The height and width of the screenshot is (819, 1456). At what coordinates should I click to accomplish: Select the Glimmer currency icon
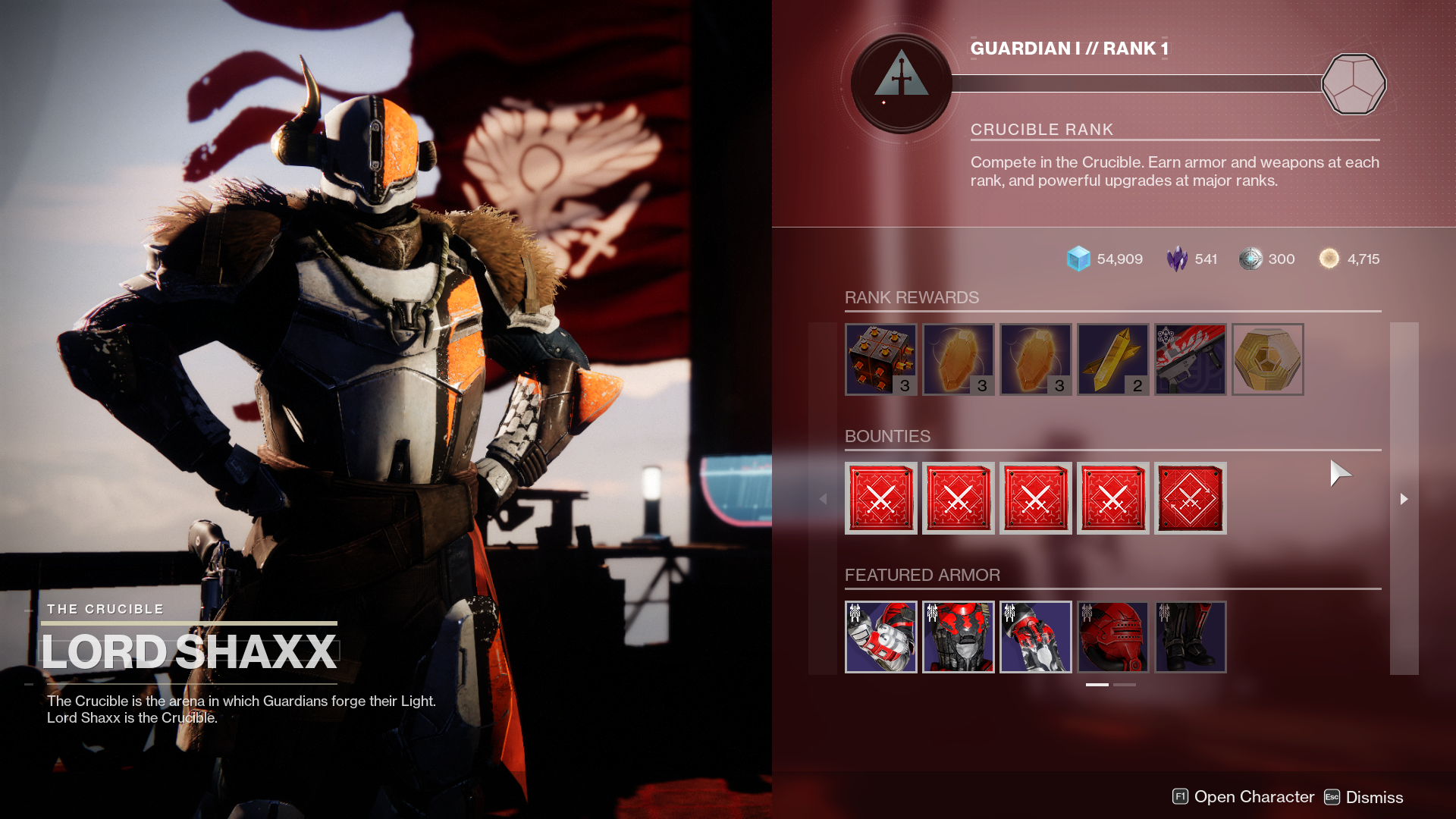(x=1078, y=259)
